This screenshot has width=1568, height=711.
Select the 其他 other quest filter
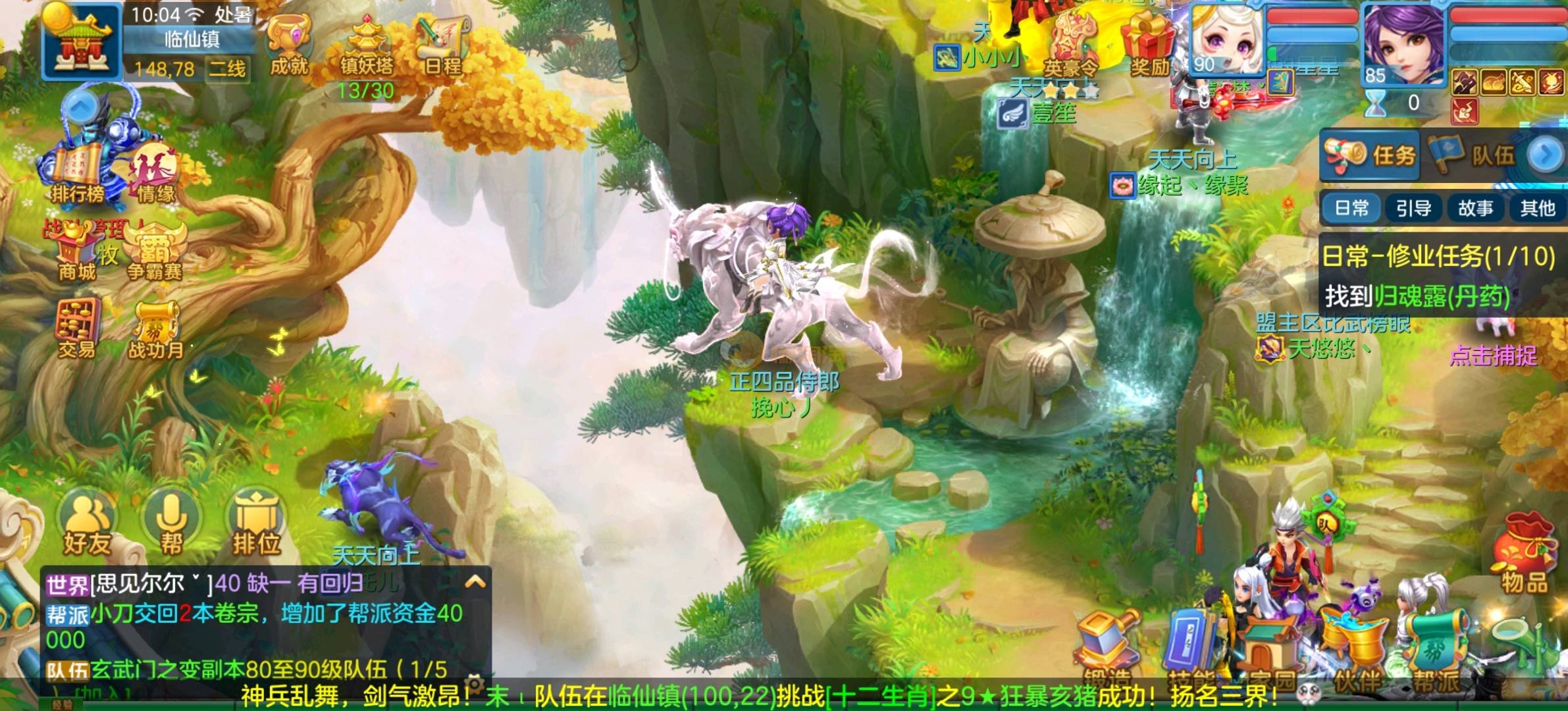click(x=1537, y=209)
